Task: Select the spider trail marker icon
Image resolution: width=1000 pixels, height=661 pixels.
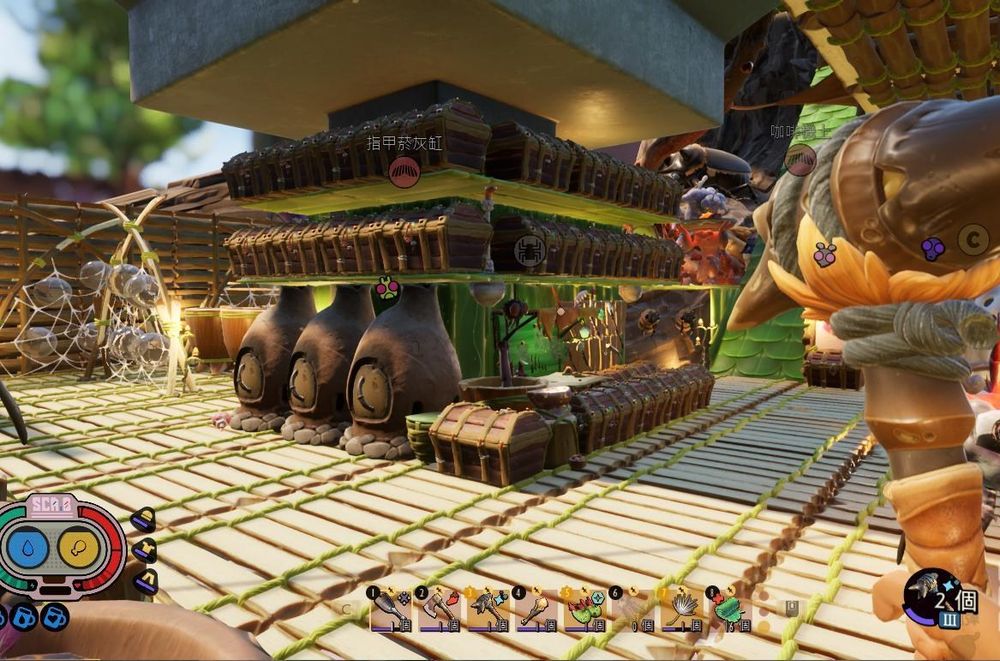Action: point(529,250)
